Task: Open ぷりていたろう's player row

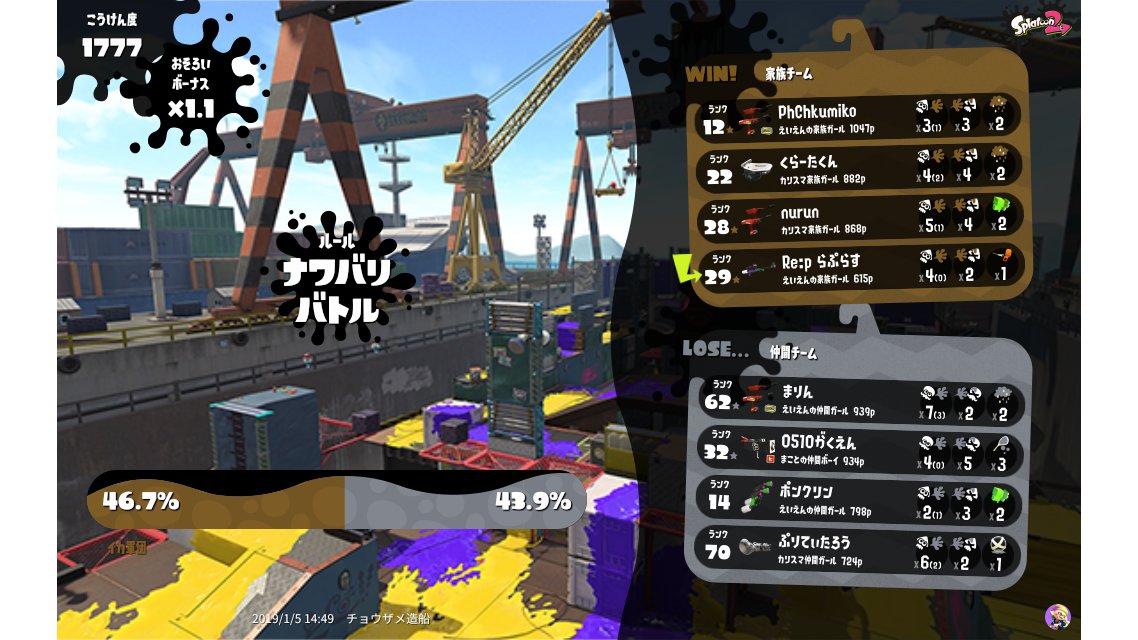Action: (858, 549)
